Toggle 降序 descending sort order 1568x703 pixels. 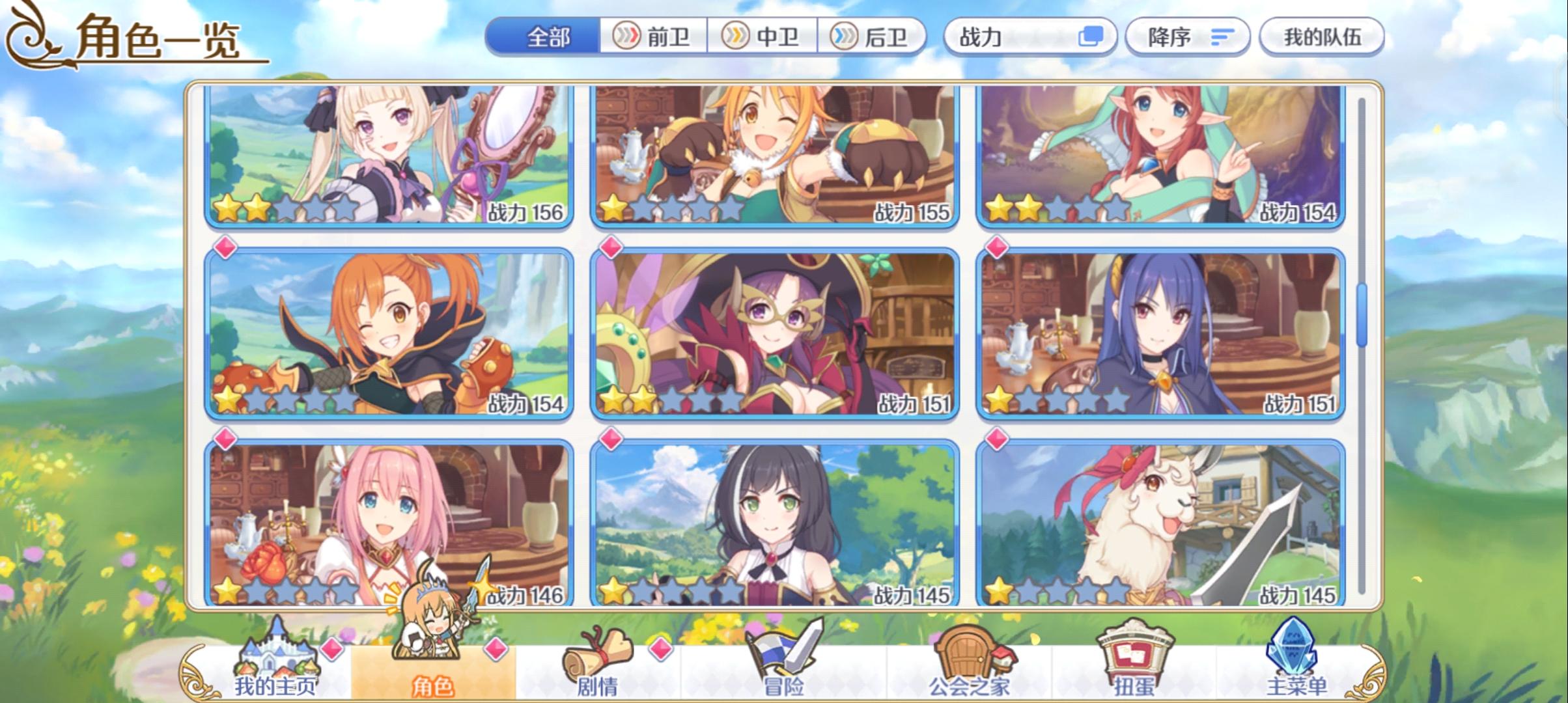[x=1186, y=36]
